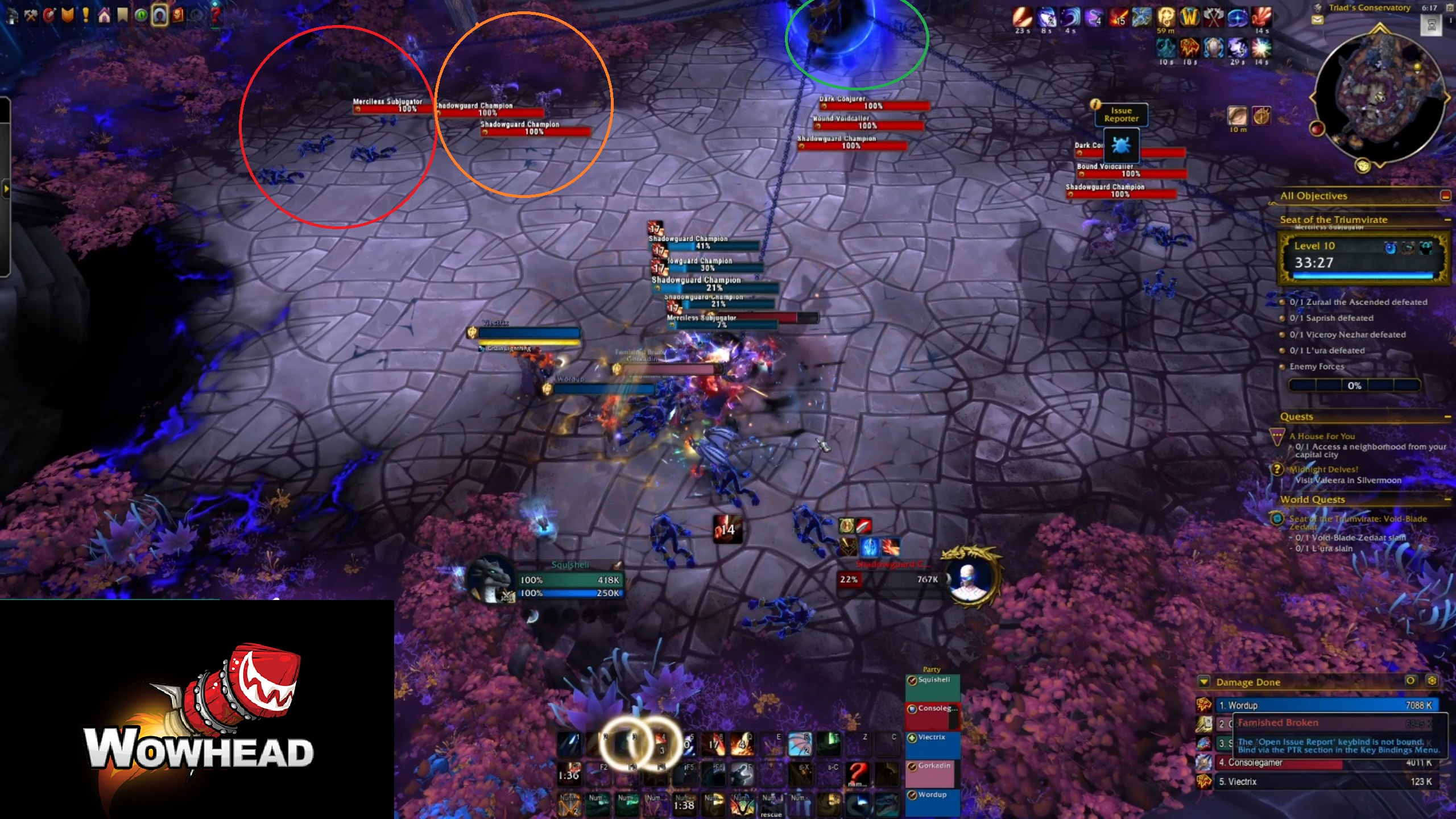Image resolution: width=1456 pixels, height=819 pixels.
Task: Click the red question mark help icon
Action: 214,14
